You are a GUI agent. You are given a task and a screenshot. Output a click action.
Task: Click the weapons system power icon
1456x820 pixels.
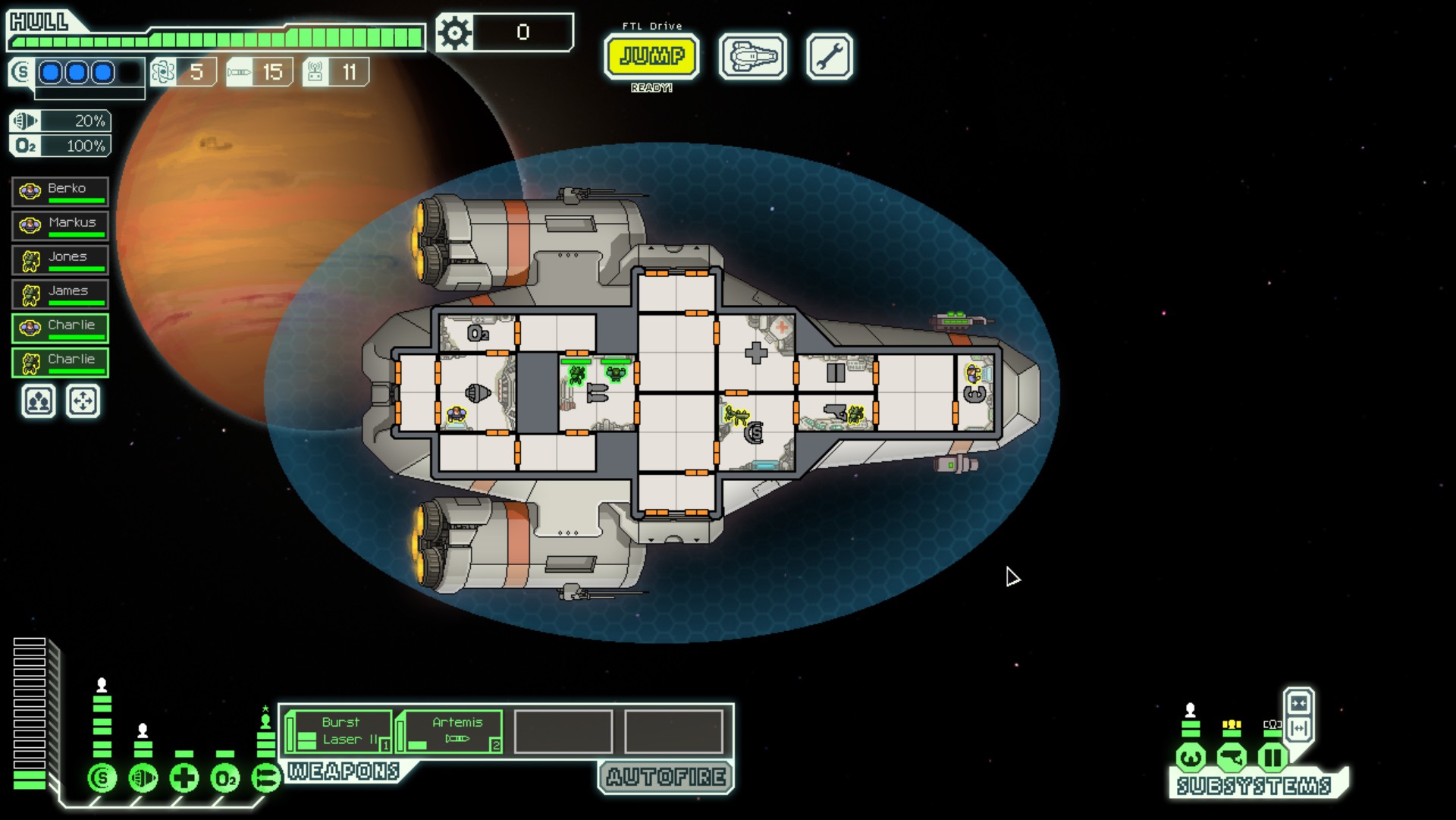(265, 778)
